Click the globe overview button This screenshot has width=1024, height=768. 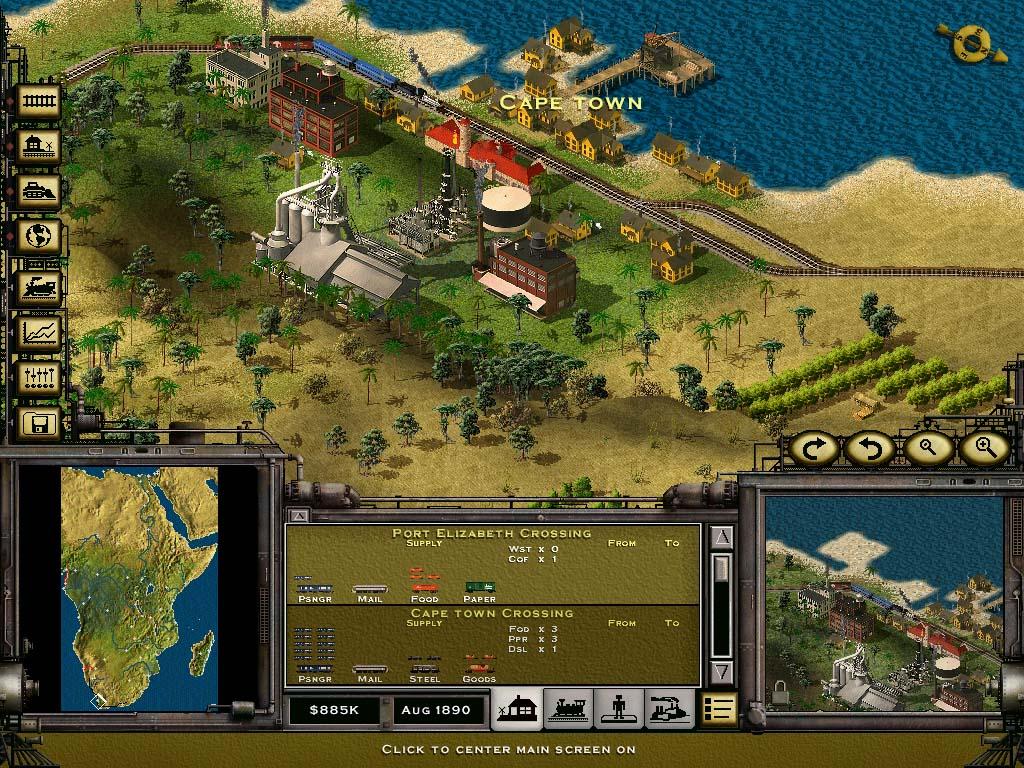40,238
